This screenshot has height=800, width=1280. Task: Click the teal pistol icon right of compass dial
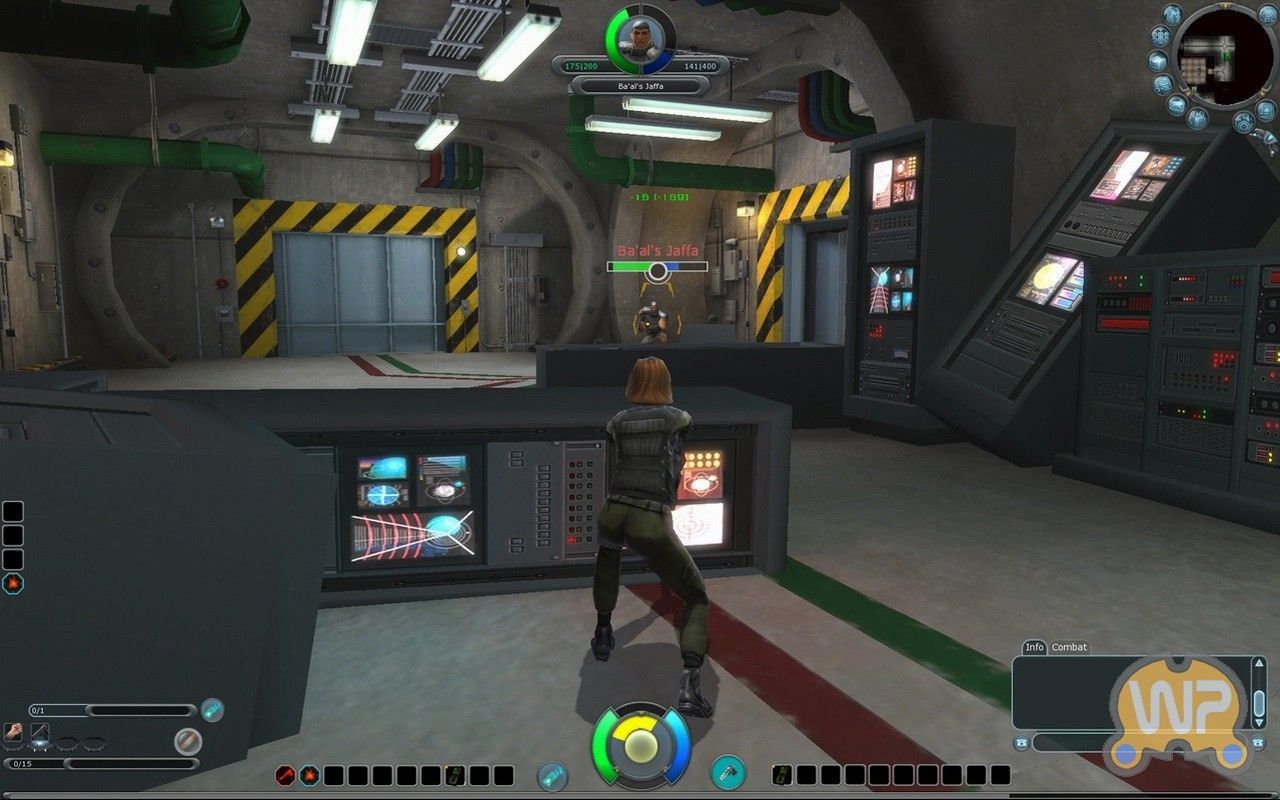pyautogui.click(x=727, y=772)
